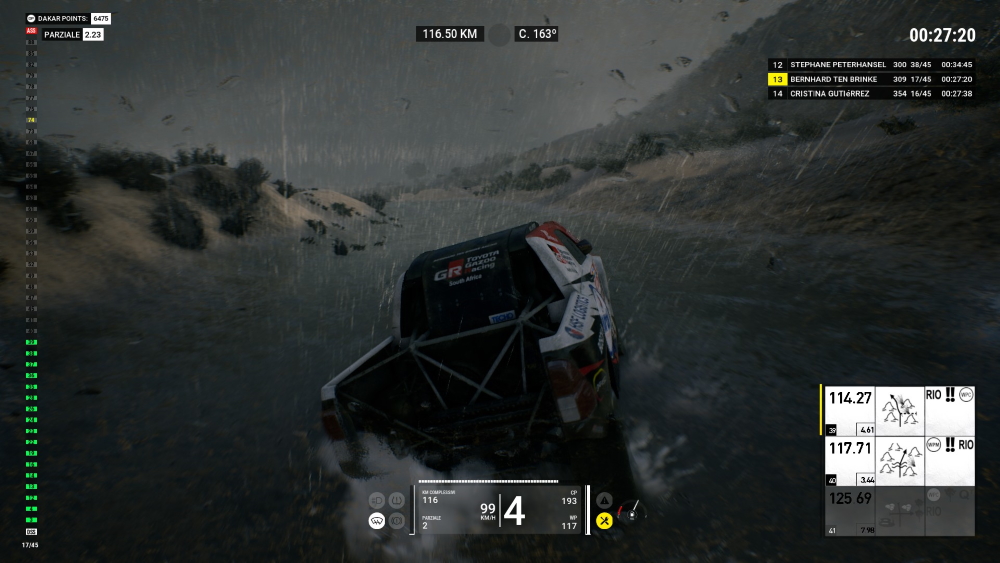The image size is (1000, 563).
Task: Select Stephane Peterhansel in the standings
Action: (871, 64)
